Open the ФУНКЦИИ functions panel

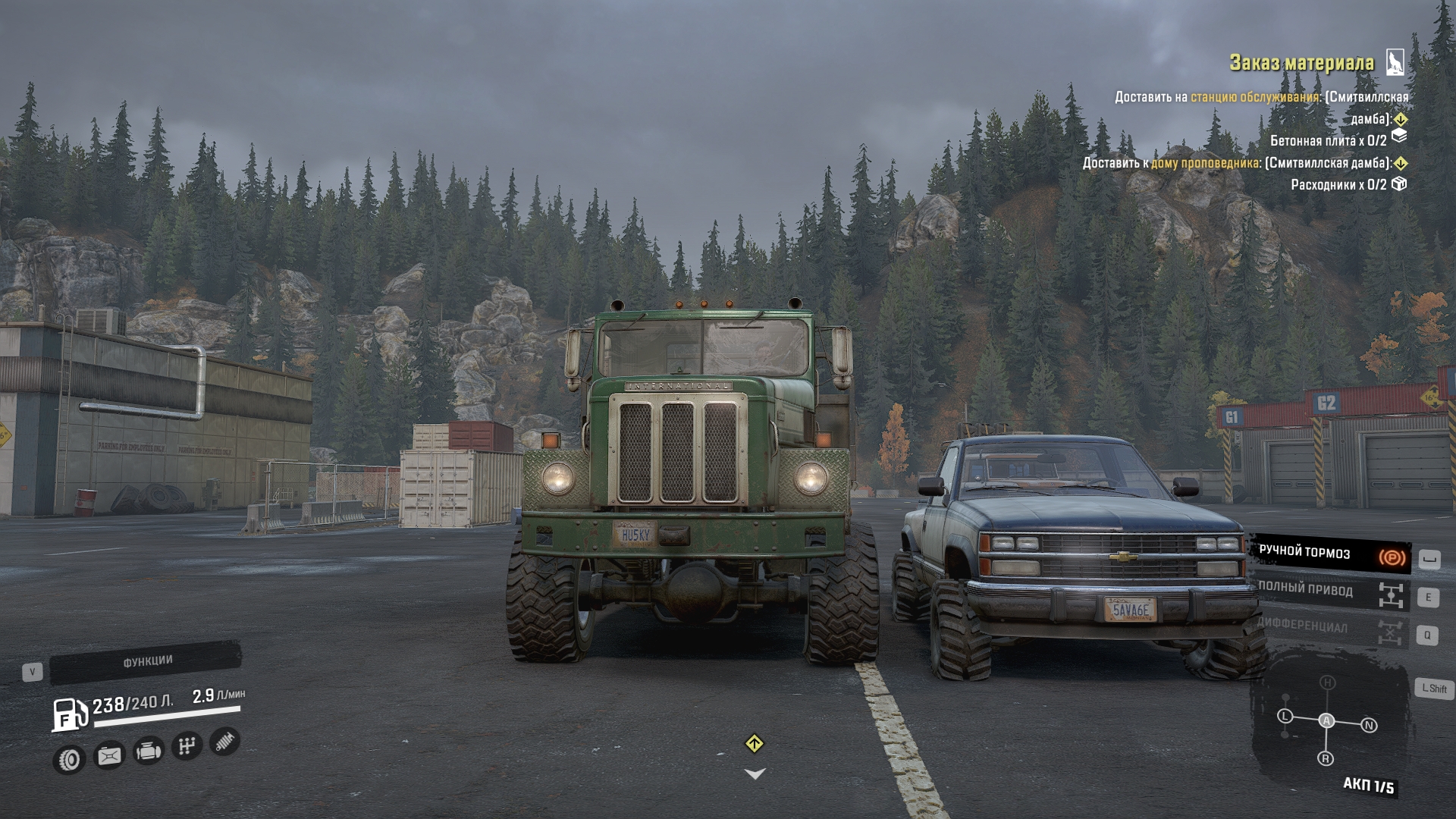click(x=147, y=662)
